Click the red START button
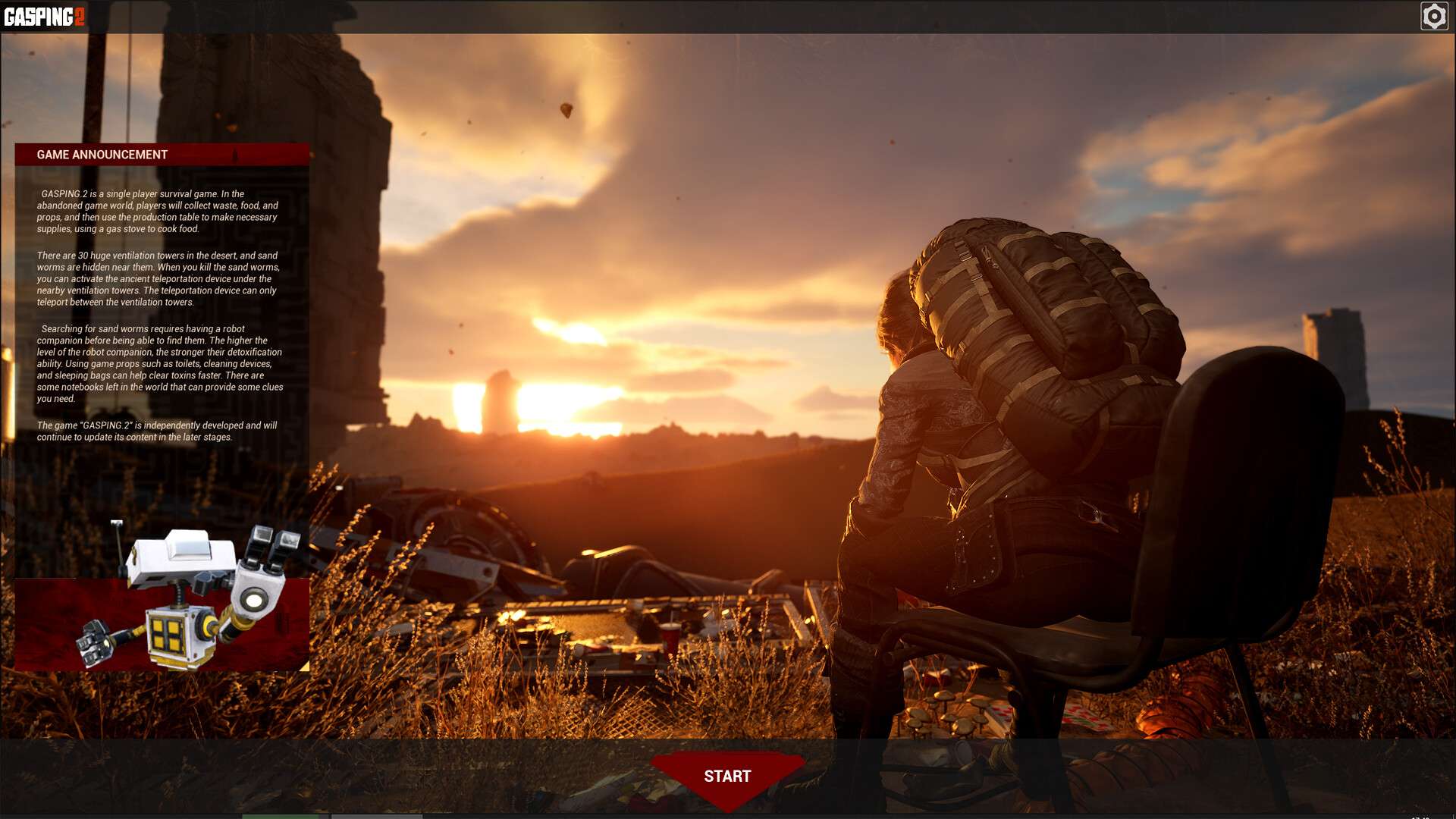The height and width of the screenshot is (819, 1456). 727,777
